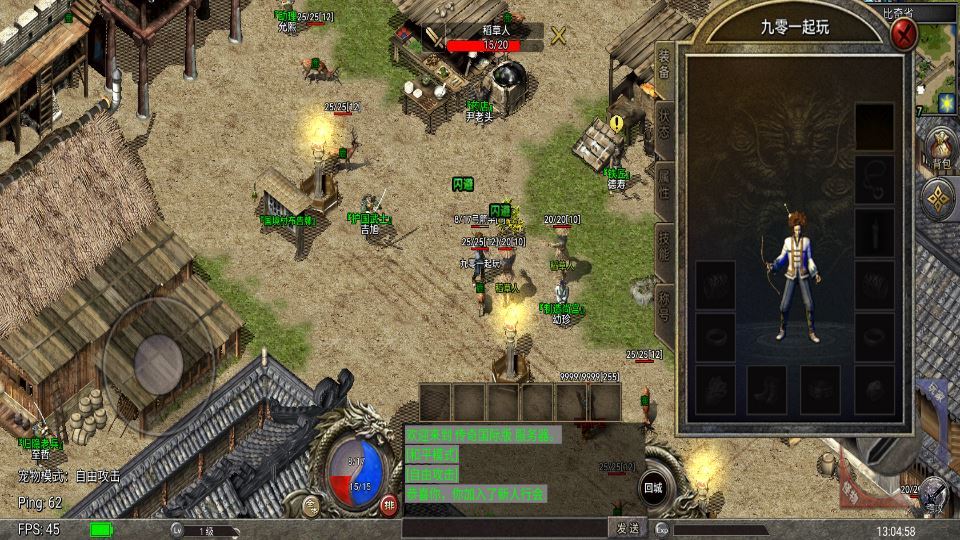Focus the chat text input box

pos(504,528)
